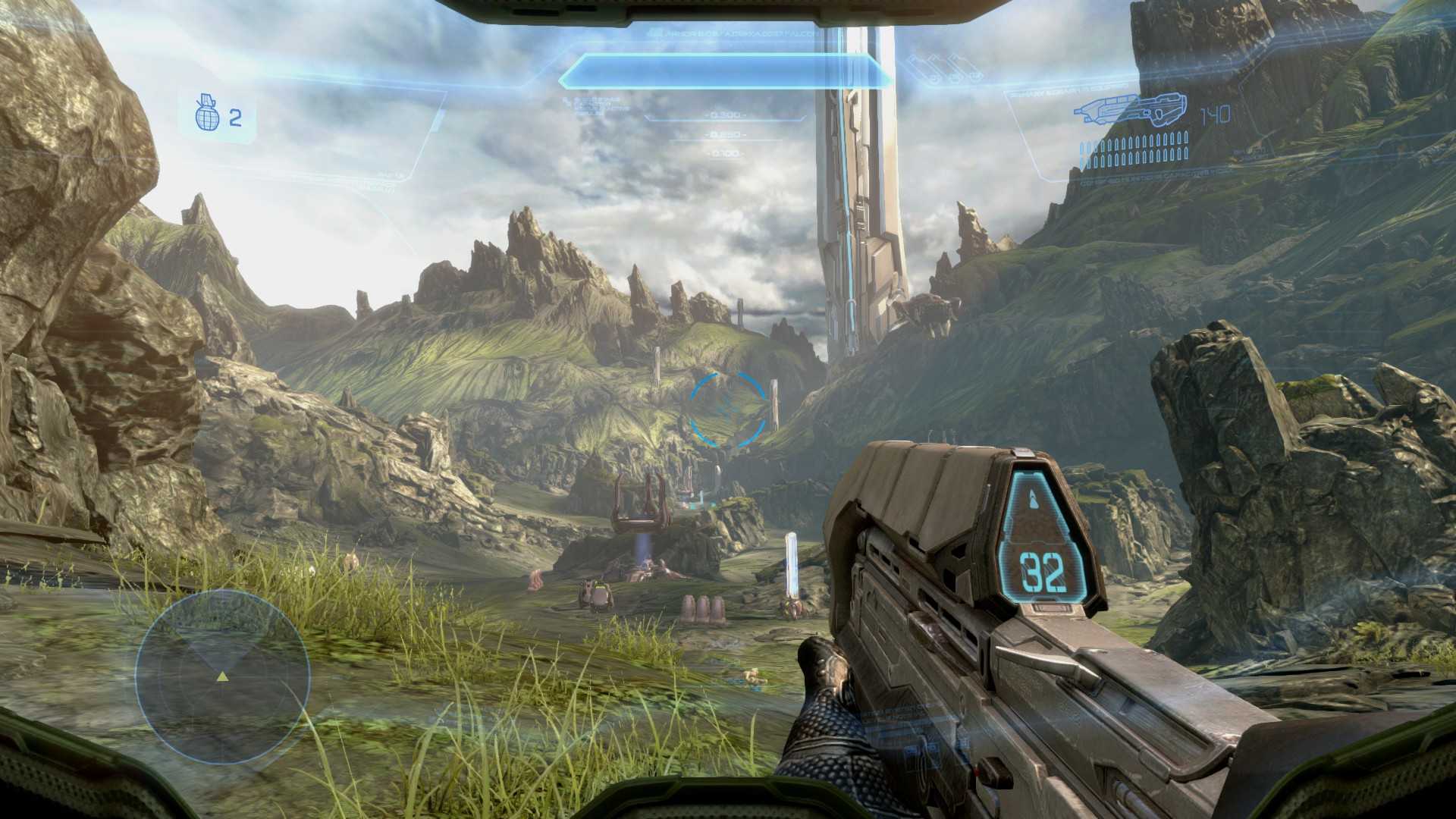Expand the heading marker -0.250
This screenshot has height=819, width=1456.
725,134
